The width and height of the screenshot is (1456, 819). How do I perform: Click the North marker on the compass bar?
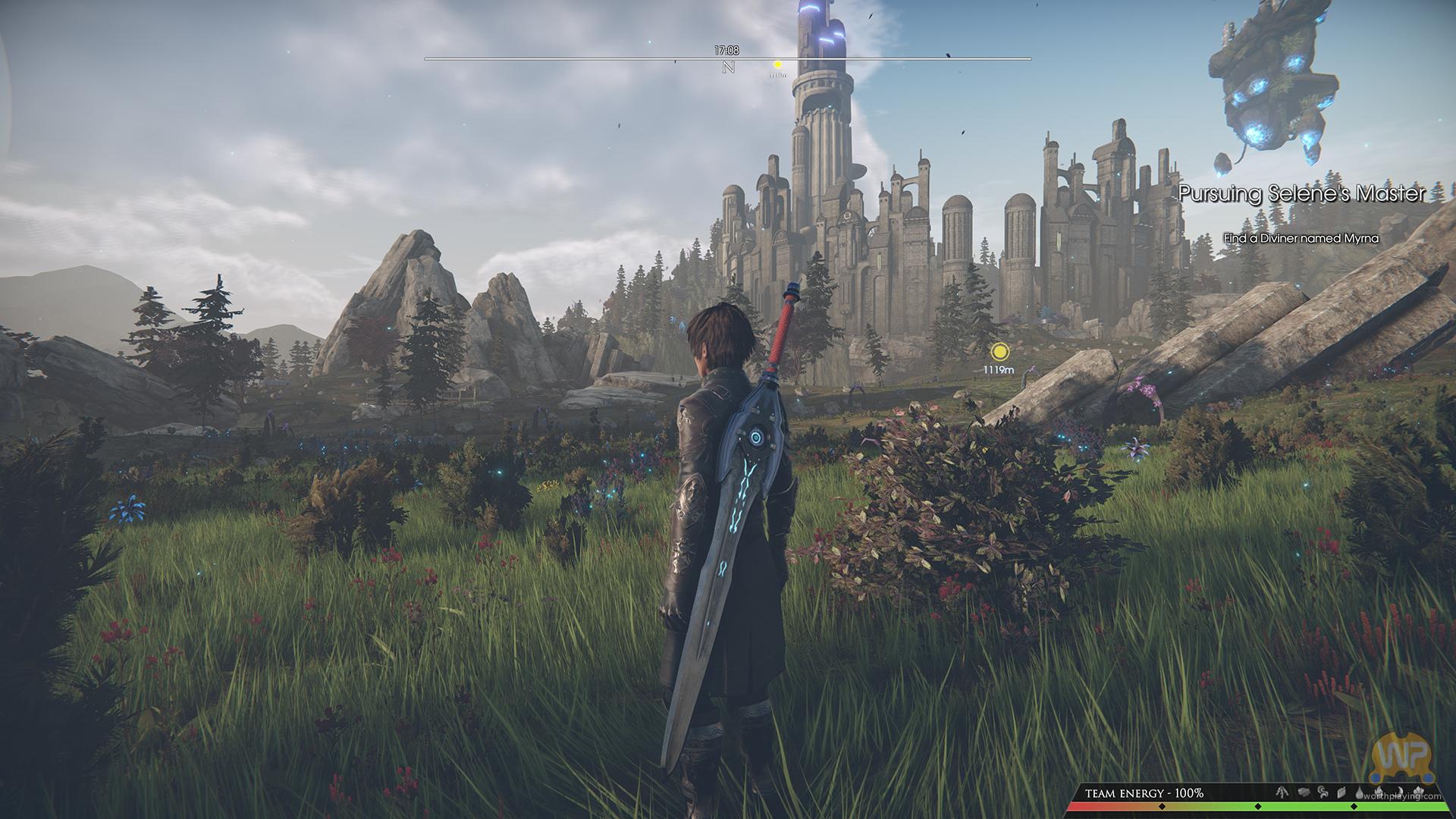(x=729, y=67)
